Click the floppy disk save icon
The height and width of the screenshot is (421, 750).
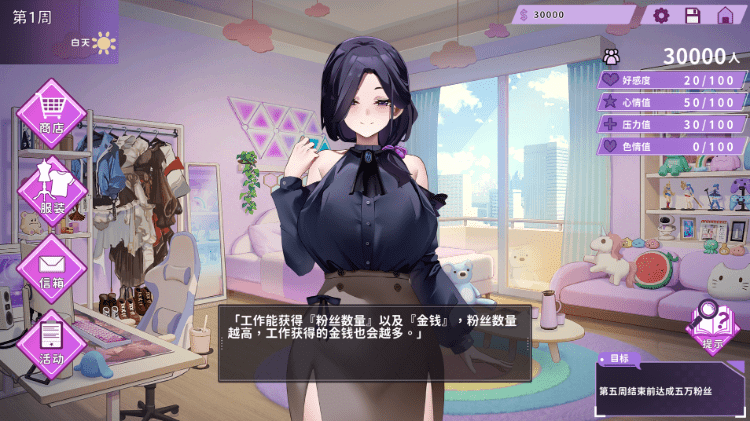pyautogui.click(x=692, y=15)
